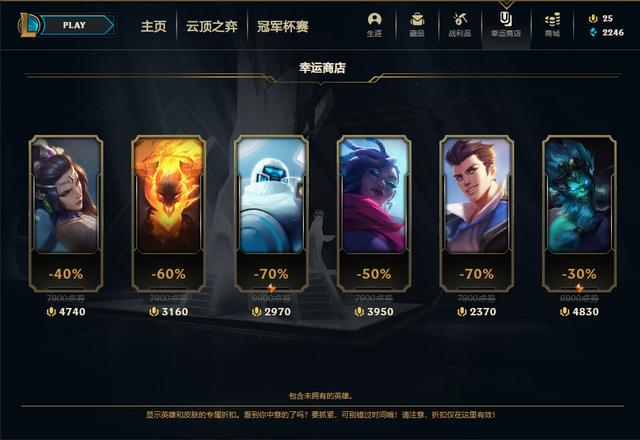
Task: Select the 幸运商店 nav icon
Action: 506,24
